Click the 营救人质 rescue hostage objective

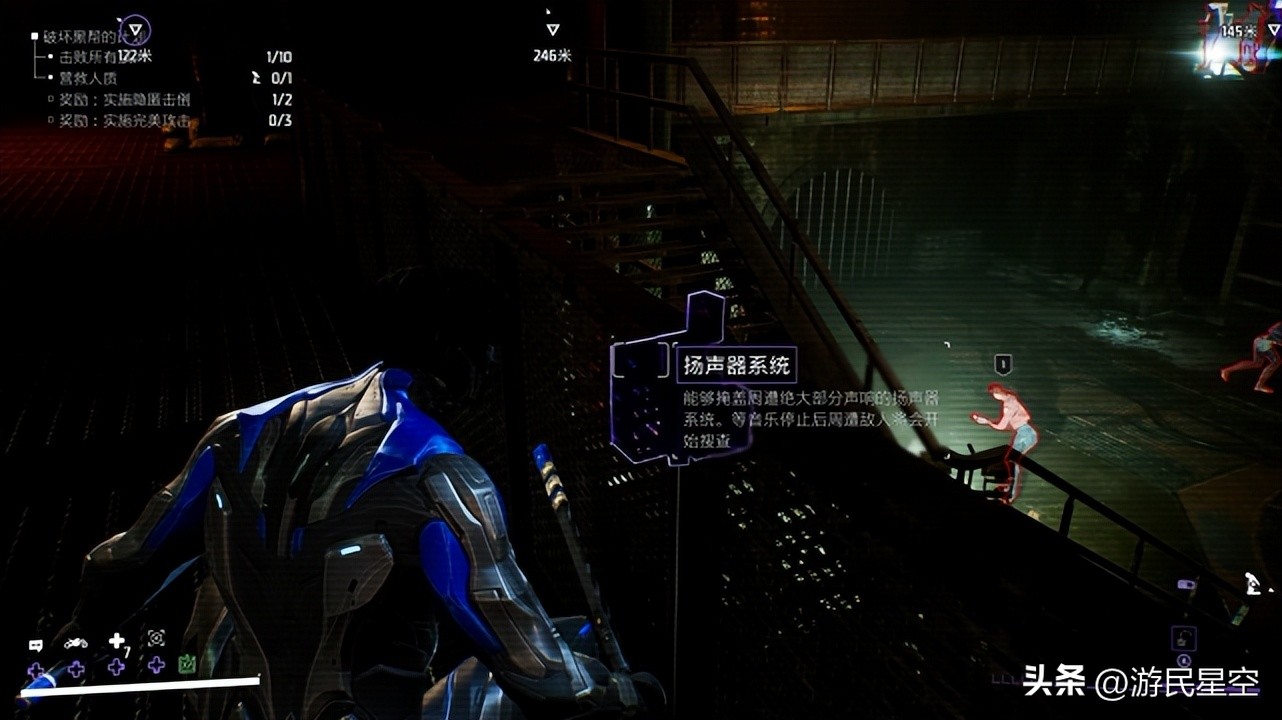[x=88, y=78]
